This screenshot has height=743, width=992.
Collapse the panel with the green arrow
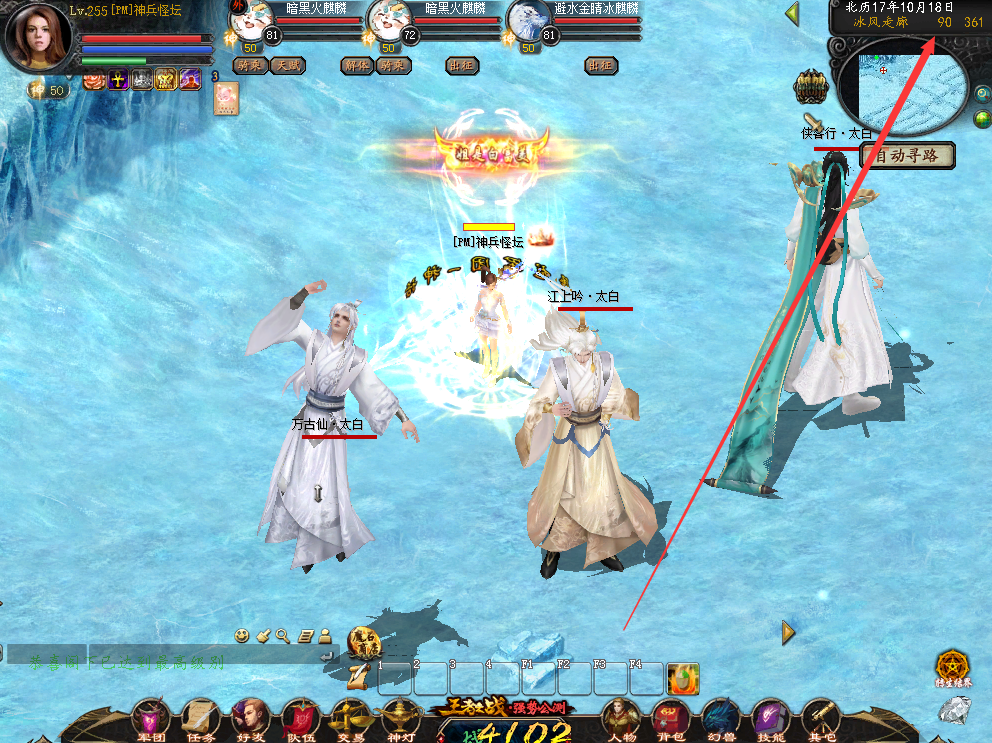[792, 14]
